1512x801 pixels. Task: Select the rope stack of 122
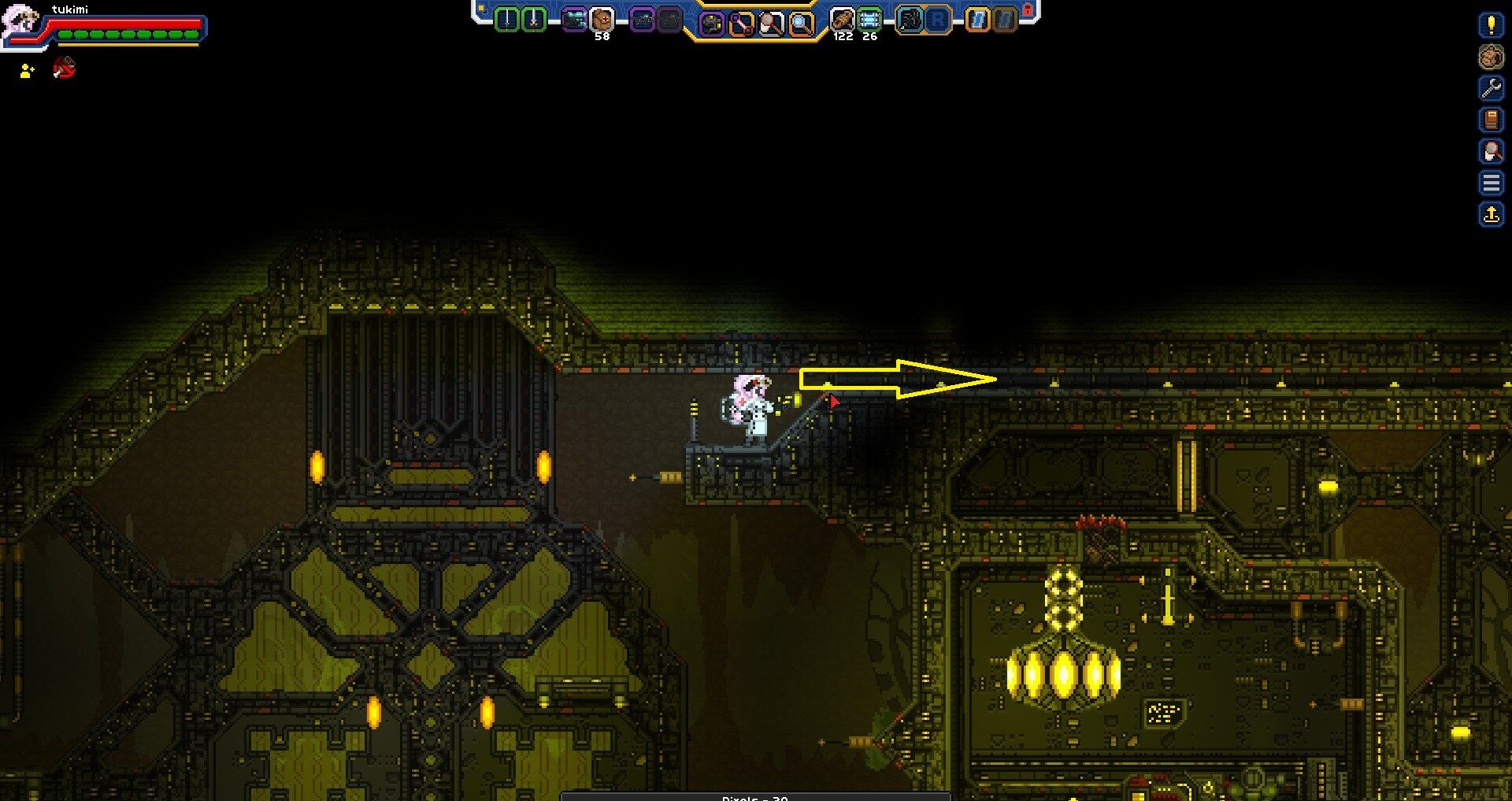[842, 20]
